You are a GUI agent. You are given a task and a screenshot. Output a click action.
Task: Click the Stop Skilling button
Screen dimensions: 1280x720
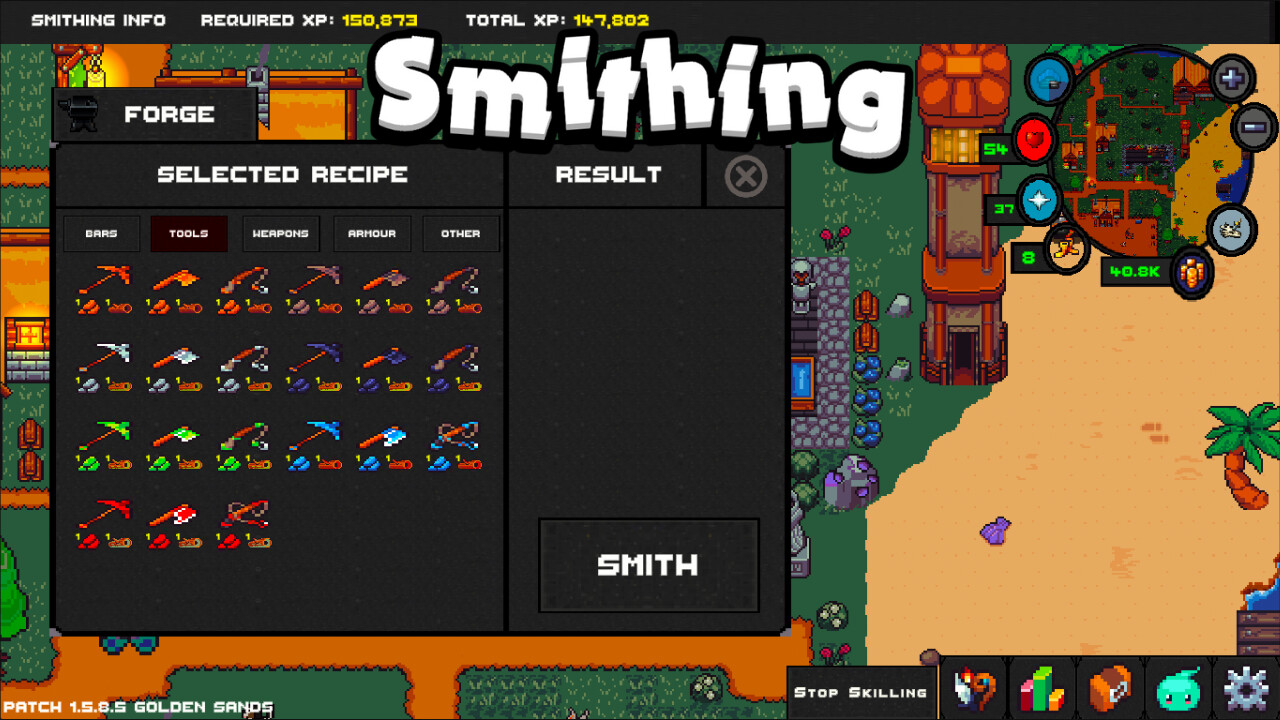click(861, 690)
